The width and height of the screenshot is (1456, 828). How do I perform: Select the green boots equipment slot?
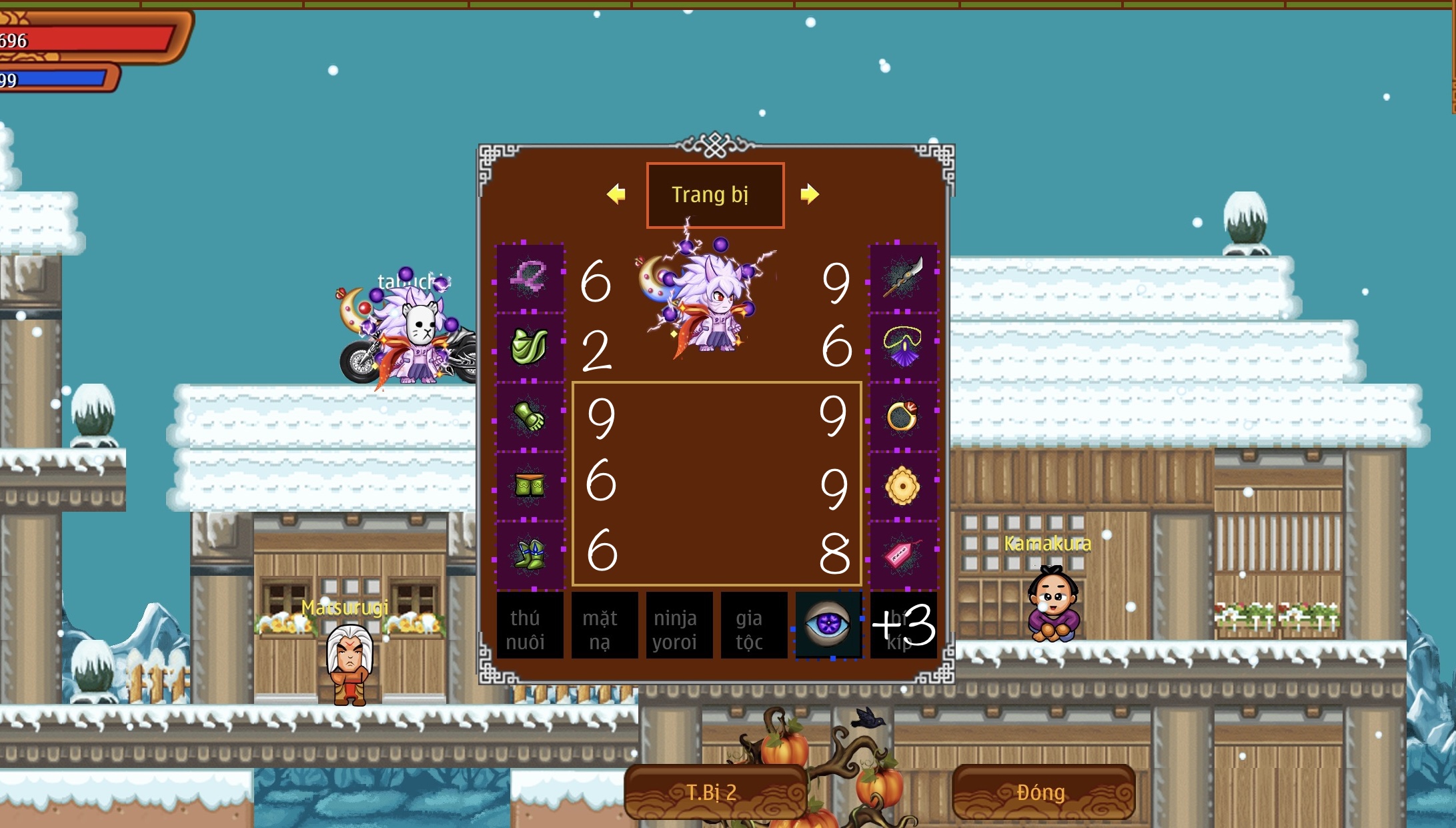[530, 555]
